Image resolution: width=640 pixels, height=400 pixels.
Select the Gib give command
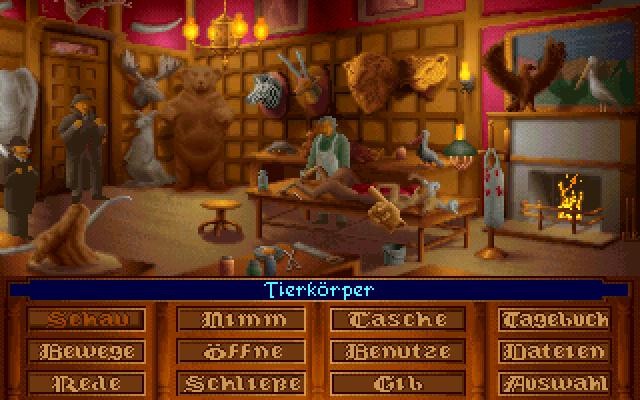[397, 383]
